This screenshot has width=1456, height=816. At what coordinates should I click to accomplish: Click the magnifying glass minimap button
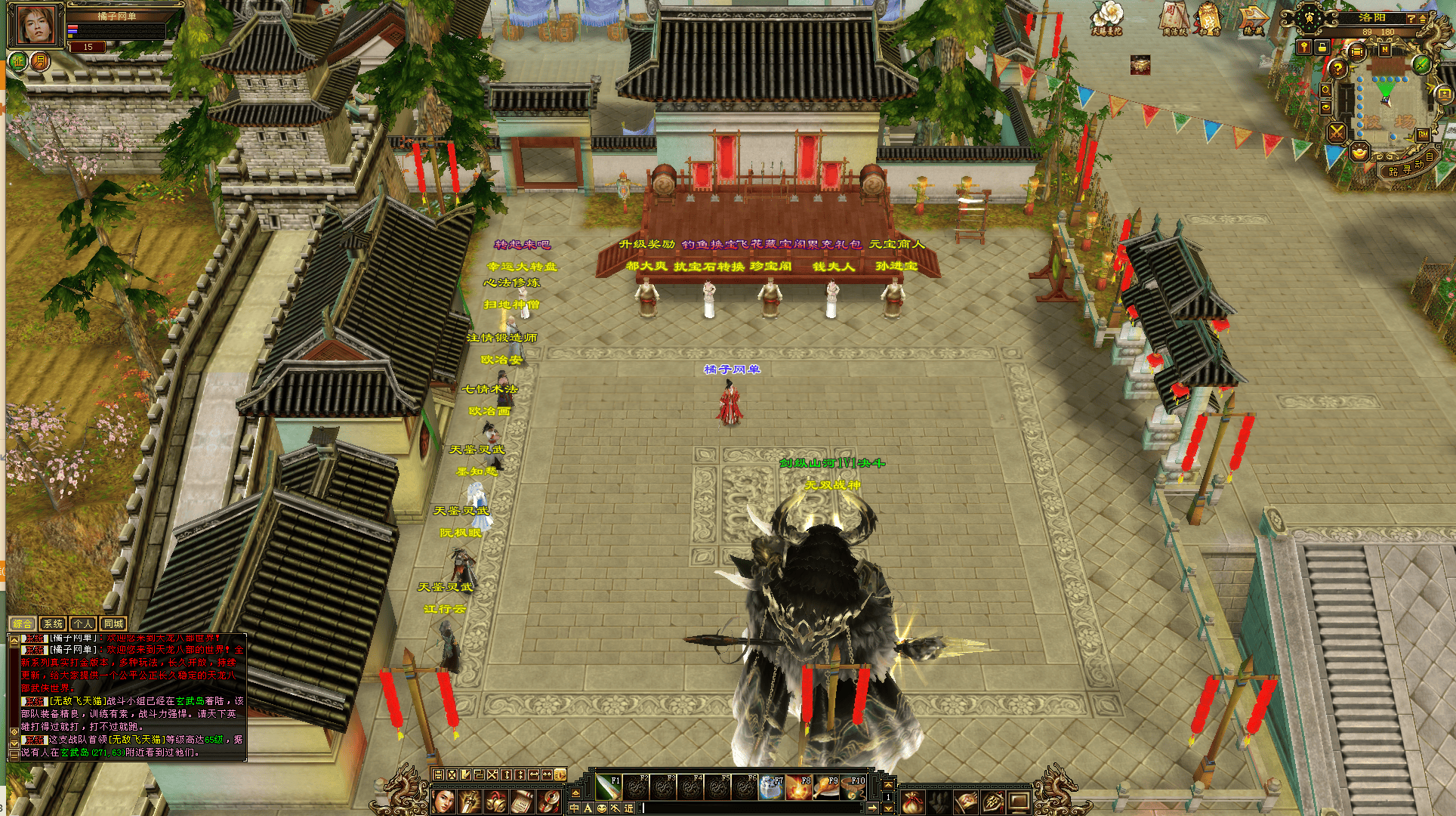(x=1326, y=90)
